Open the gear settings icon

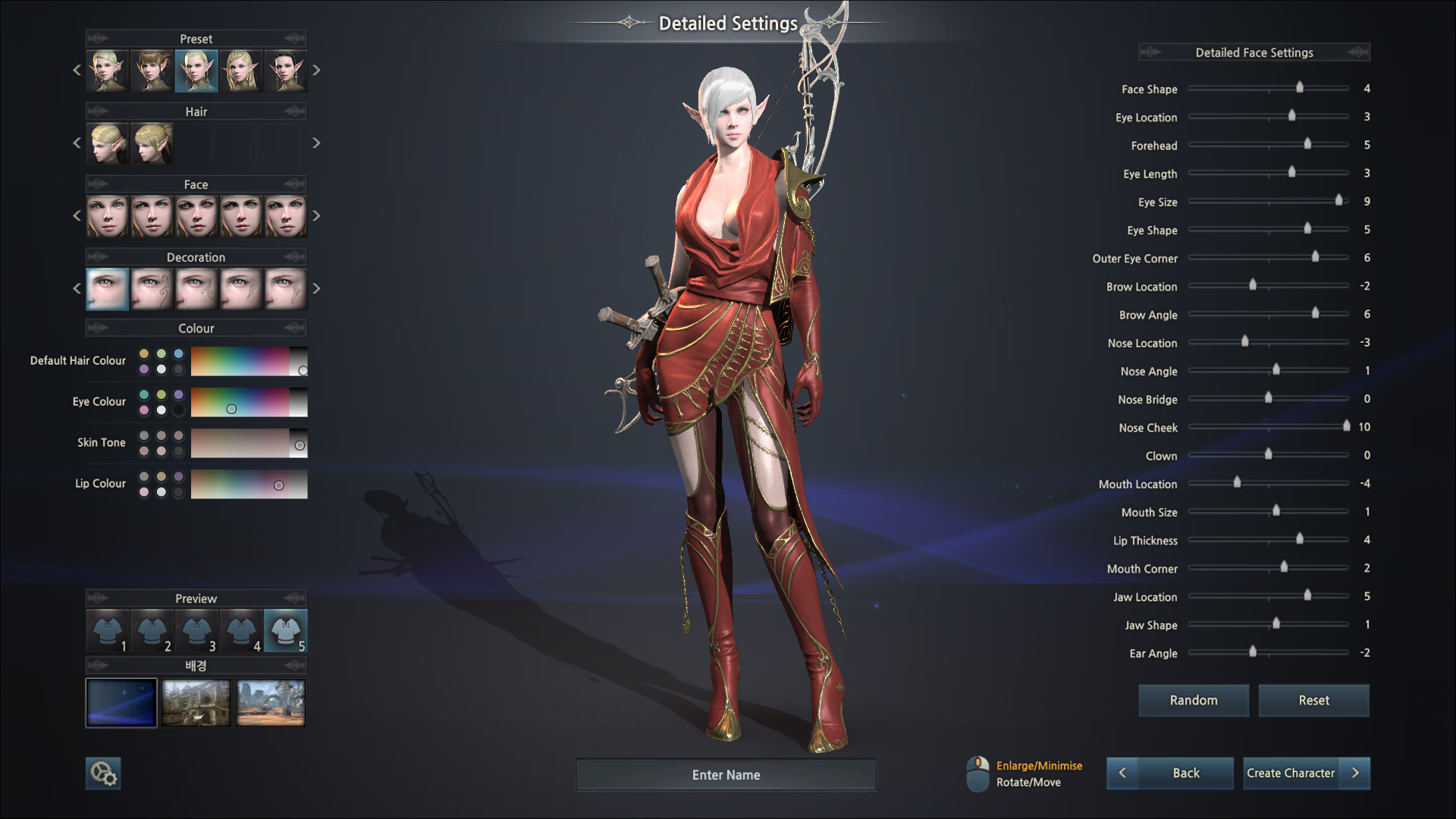(103, 773)
